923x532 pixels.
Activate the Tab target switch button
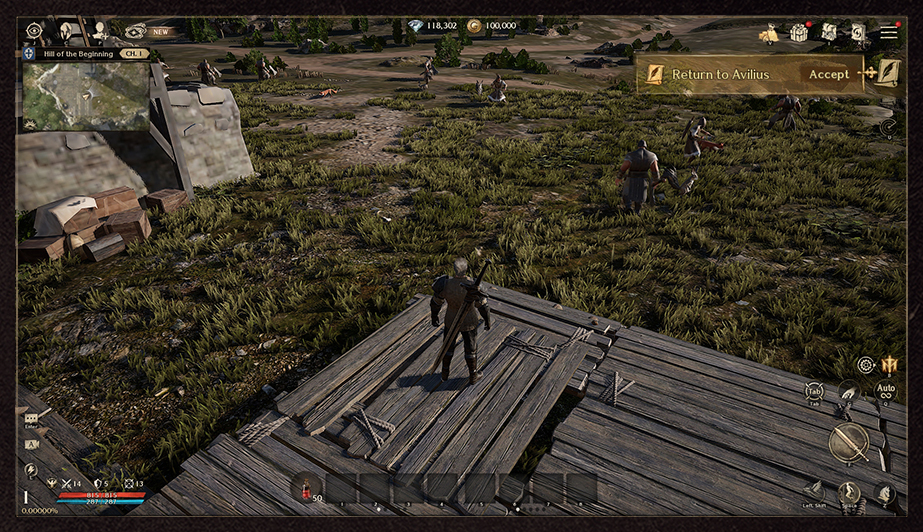coord(814,393)
